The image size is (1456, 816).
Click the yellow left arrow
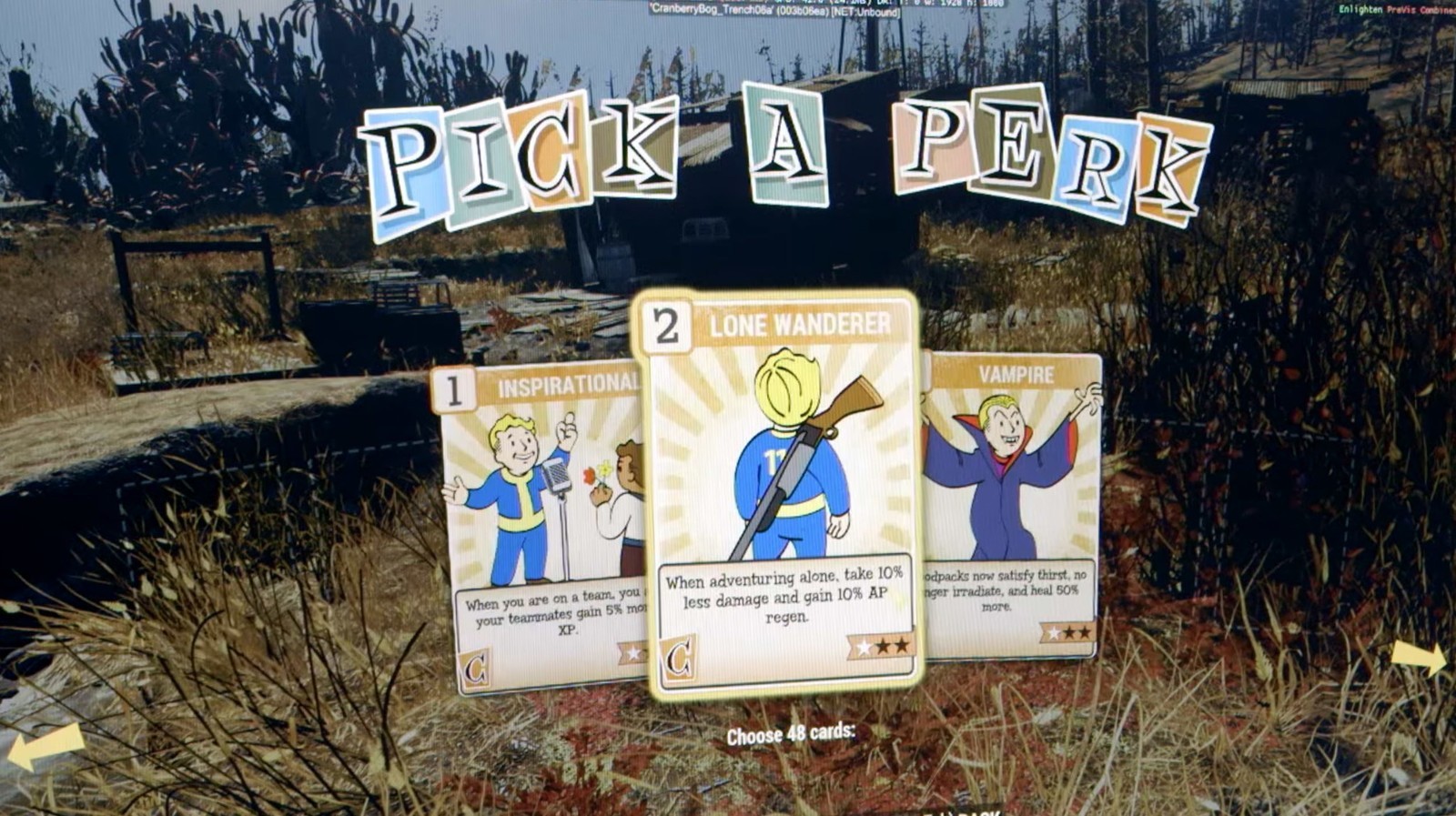coord(45,748)
